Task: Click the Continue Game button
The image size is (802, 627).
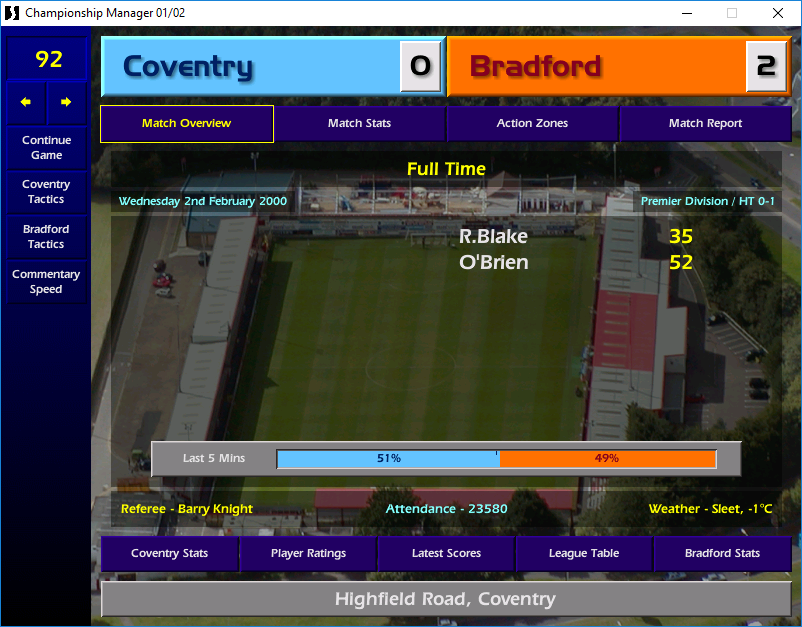Action: click(x=46, y=148)
